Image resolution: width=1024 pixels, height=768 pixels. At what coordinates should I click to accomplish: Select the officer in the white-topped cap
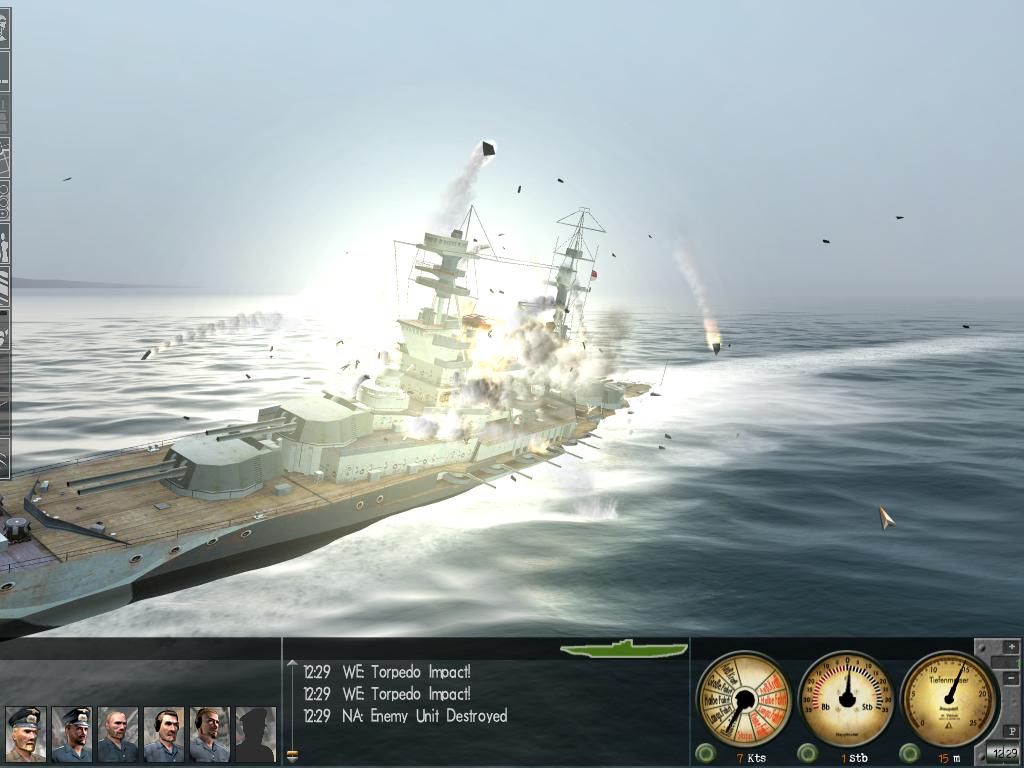coord(25,735)
